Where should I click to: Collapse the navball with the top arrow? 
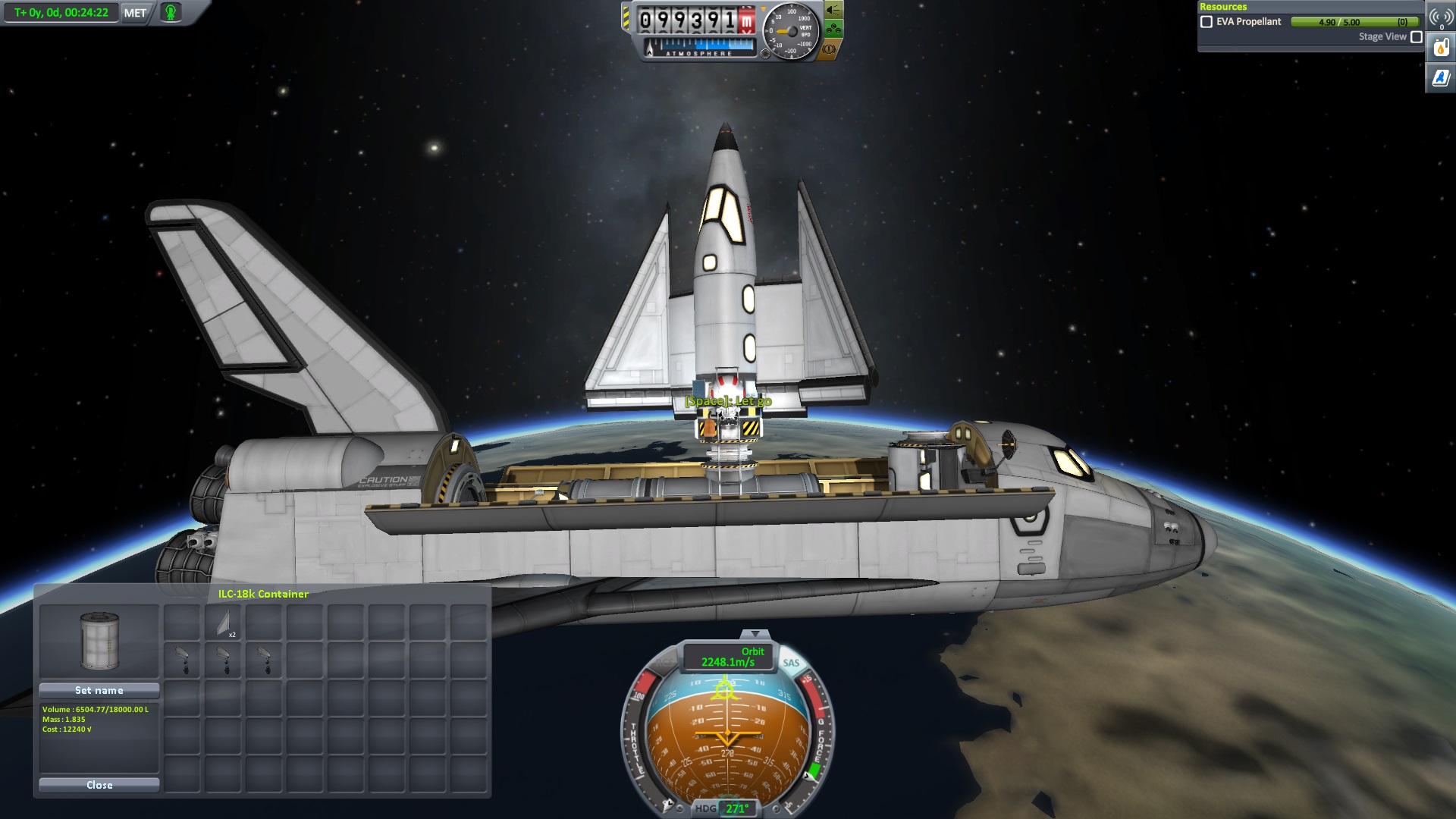coord(754,633)
